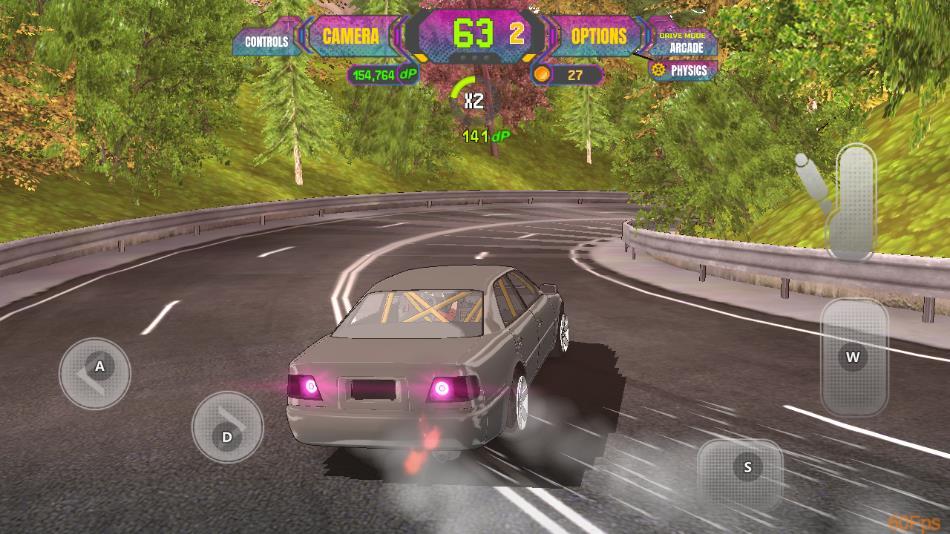Image resolution: width=950 pixels, height=534 pixels.
Task: Open the Controls menu
Action: [267, 42]
